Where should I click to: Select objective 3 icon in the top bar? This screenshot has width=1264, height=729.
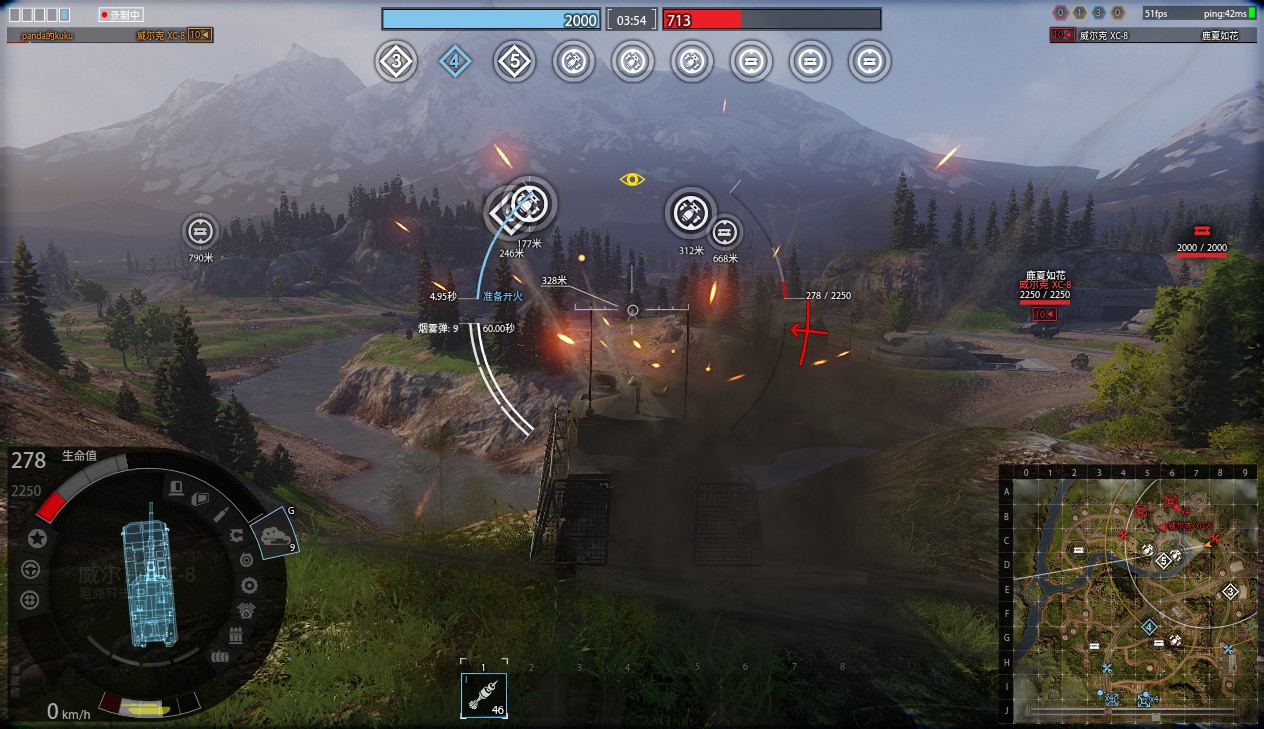click(396, 62)
